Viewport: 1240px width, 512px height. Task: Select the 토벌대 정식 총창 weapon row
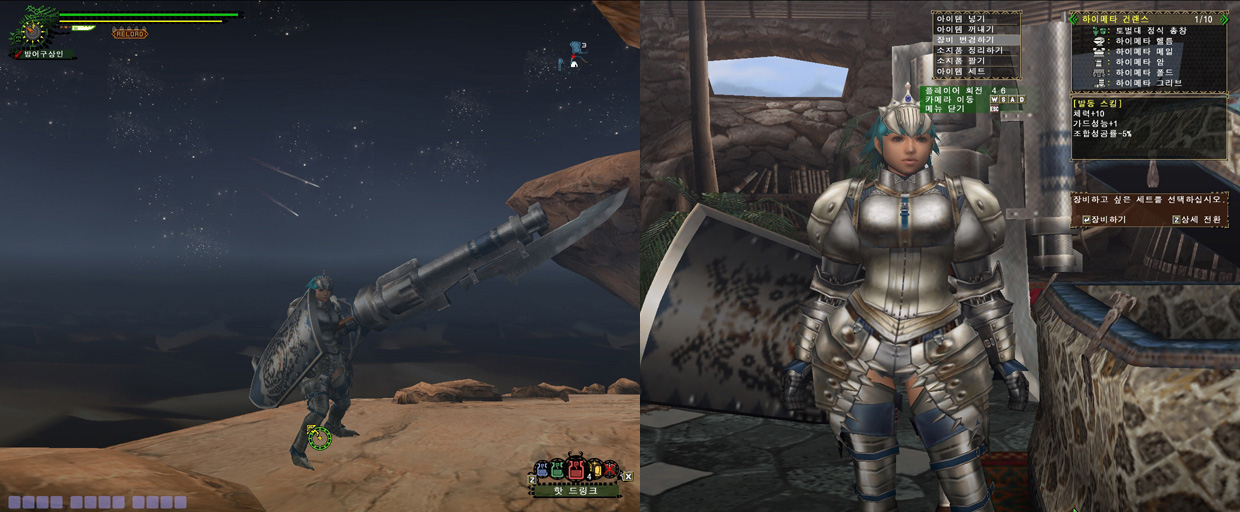coord(1148,31)
